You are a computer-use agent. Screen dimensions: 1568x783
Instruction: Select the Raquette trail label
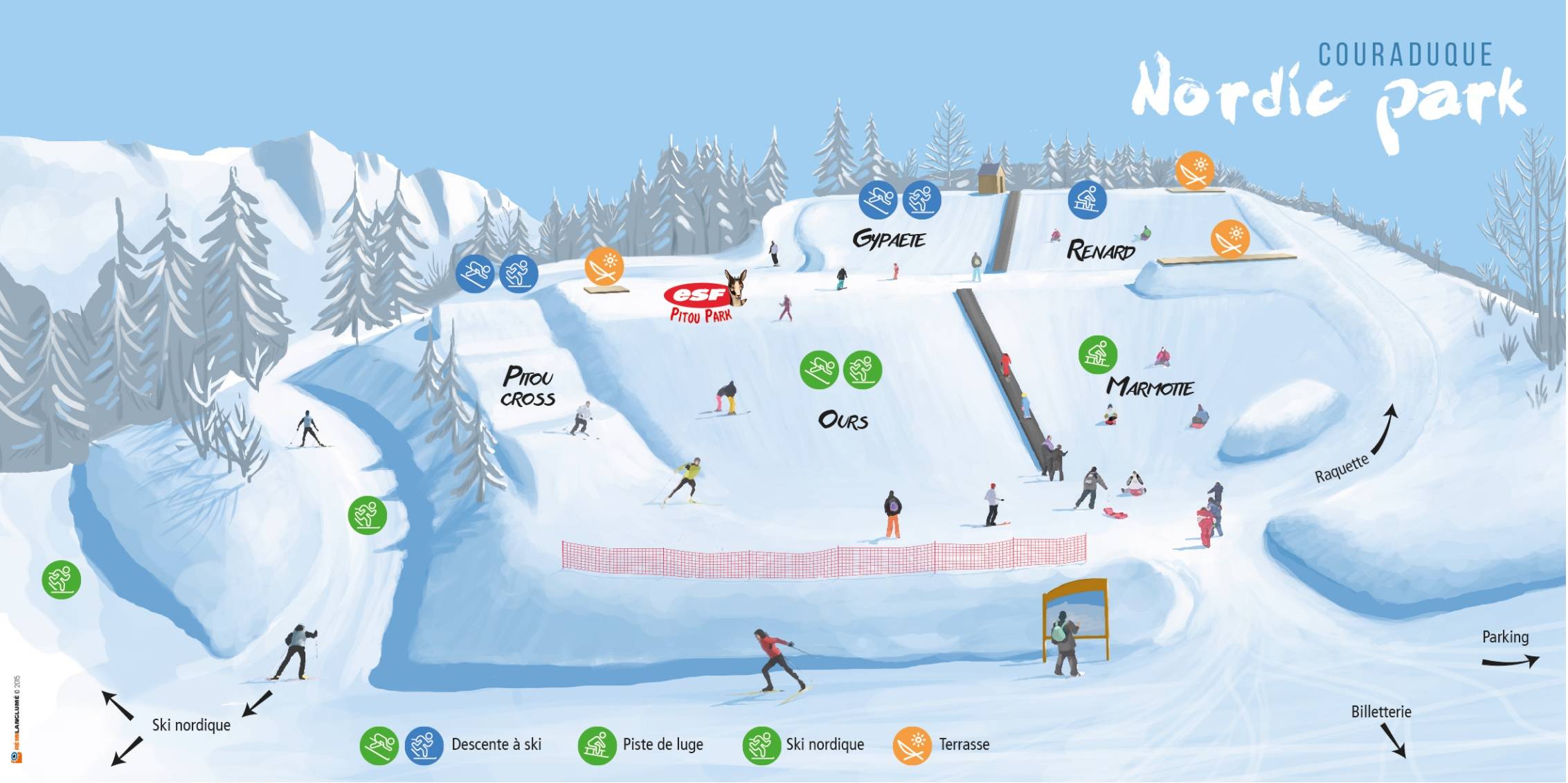[x=1342, y=469]
